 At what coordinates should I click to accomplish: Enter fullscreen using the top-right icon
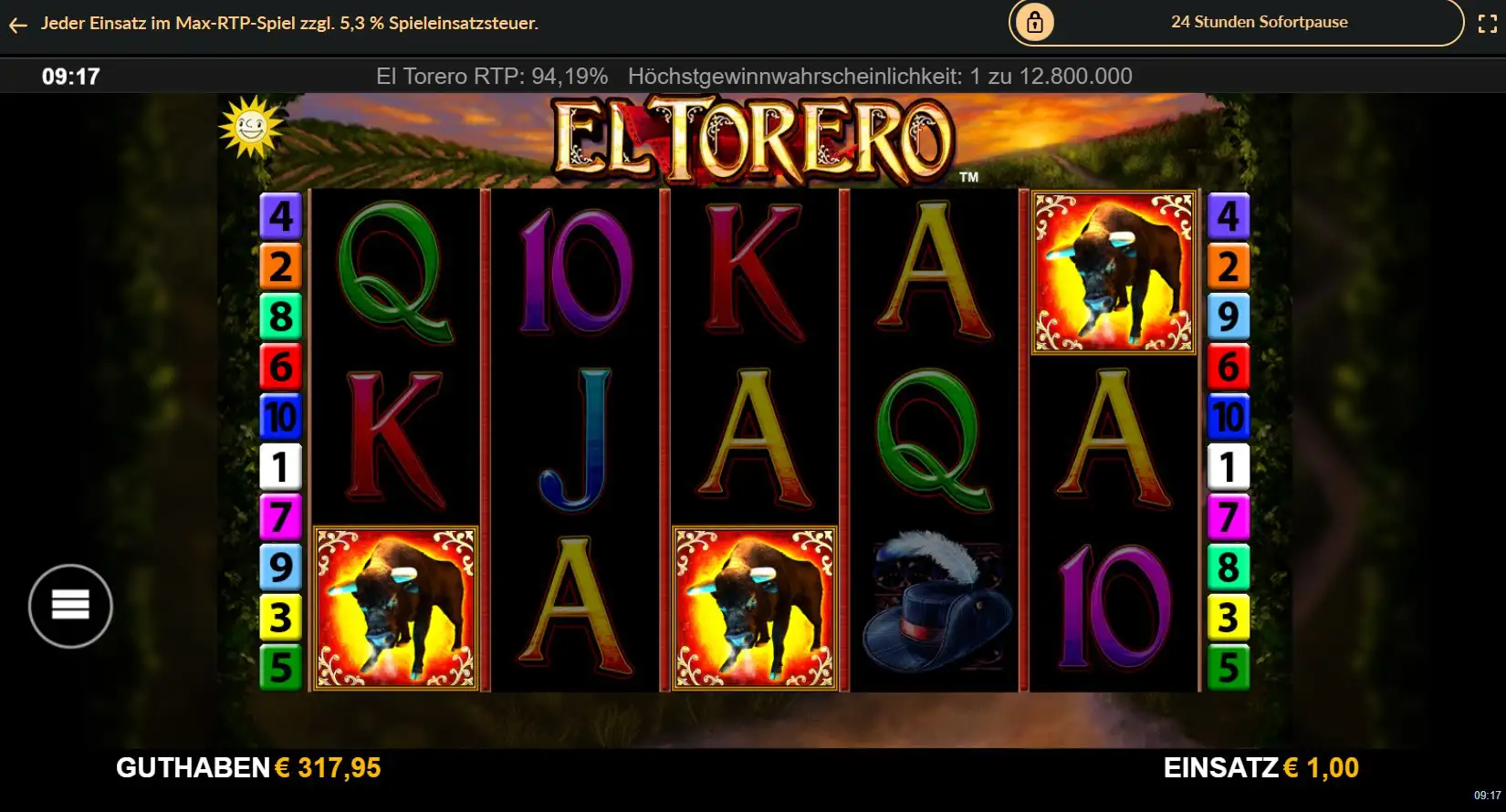pyautogui.click(x=1487, y=24)
